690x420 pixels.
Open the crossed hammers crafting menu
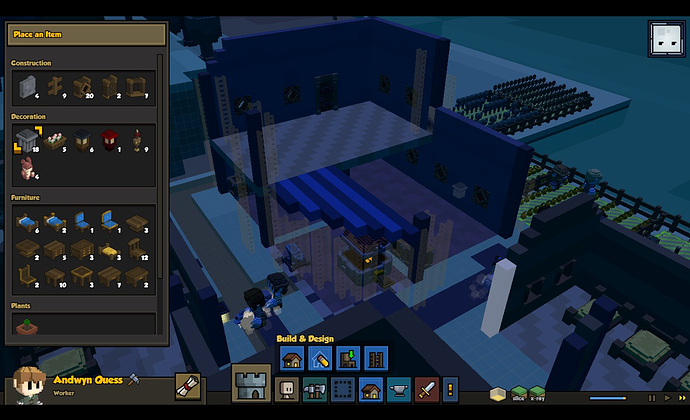pos(316,389)
